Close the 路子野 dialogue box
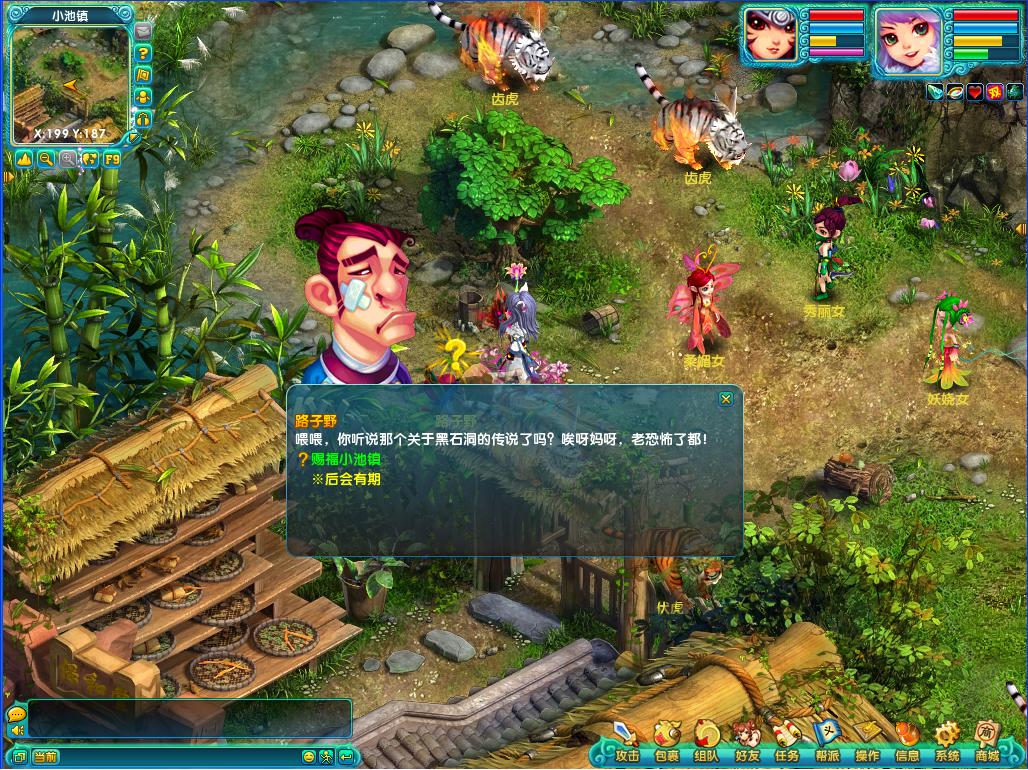Screen dimensions: 1028x770 pos(726,399)
